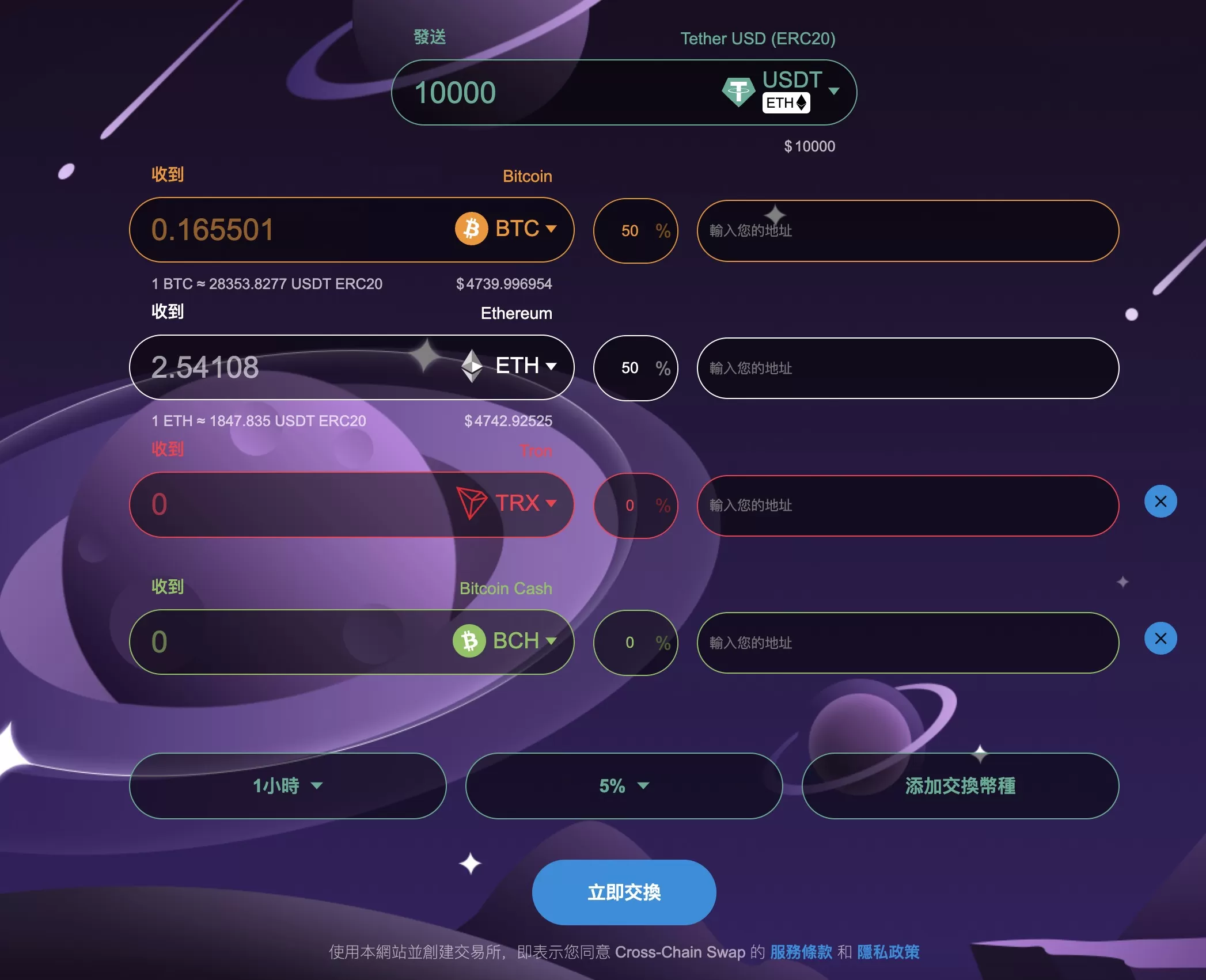Expand the ETH currency dropdown arrow
This screenshot has width=1206, height=980.
pos(552,367)
